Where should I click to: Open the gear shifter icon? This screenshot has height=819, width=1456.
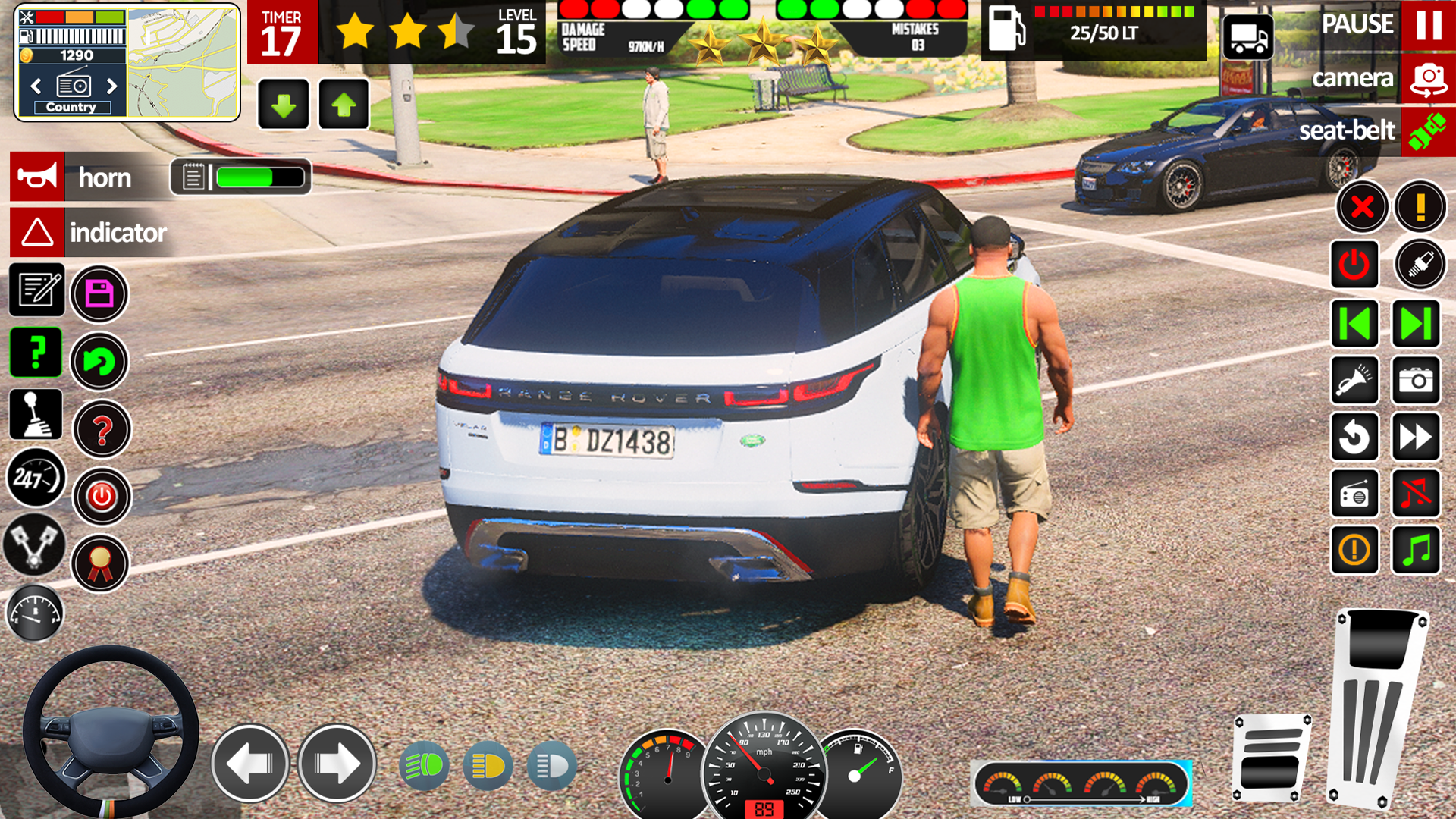pyautogui.click(x=36, y=415)
